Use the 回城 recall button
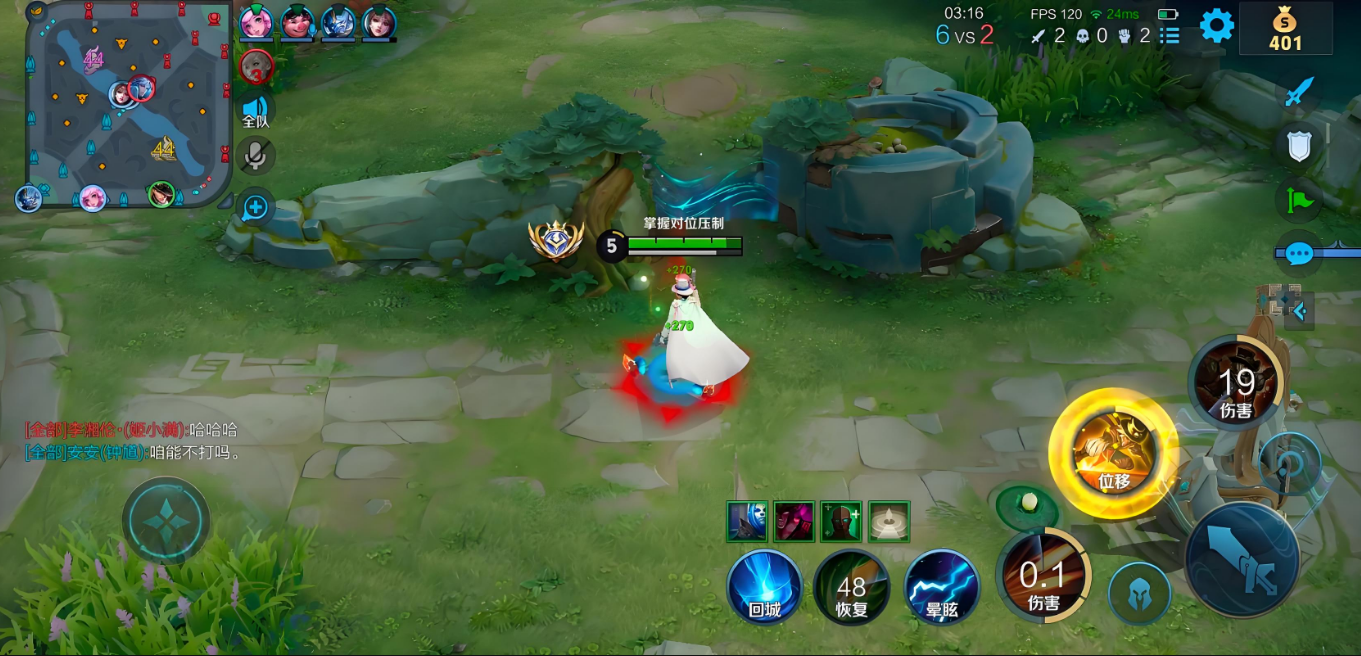1361x656 pixels. 765,587
